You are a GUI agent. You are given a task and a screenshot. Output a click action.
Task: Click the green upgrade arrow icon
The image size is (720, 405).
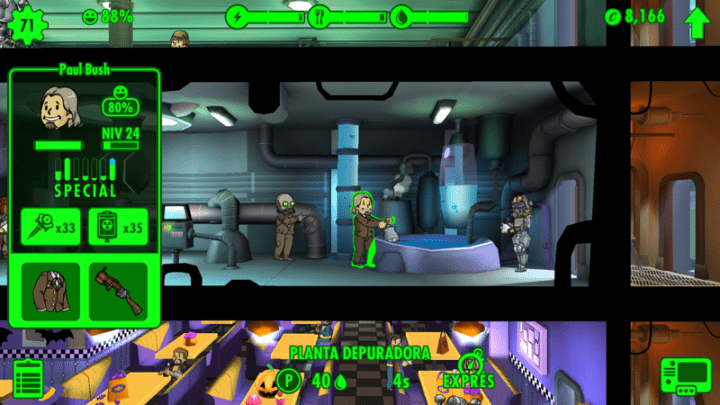(697, 18)
